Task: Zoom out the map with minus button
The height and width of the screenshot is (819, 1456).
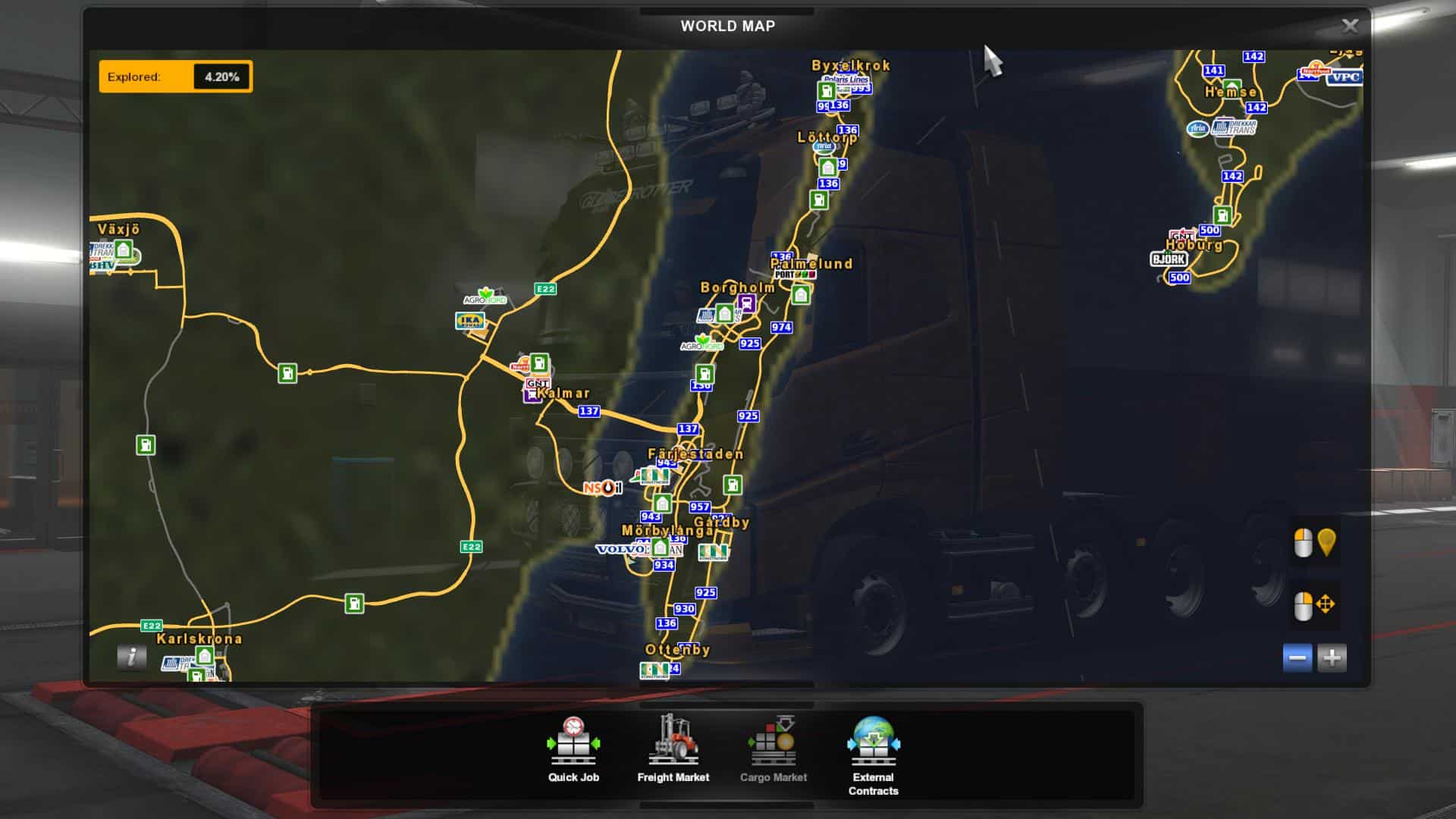Action: 1298,657
